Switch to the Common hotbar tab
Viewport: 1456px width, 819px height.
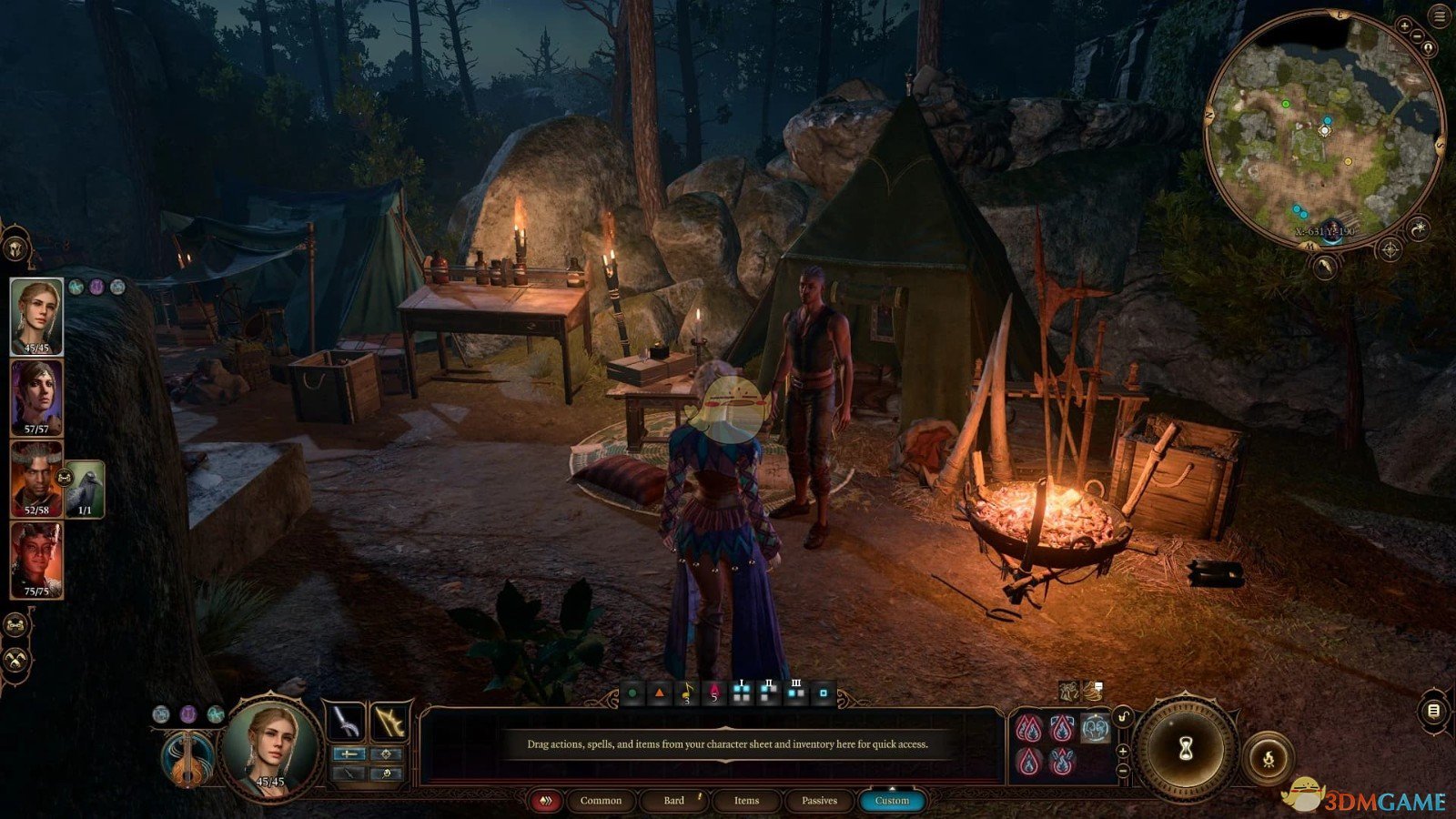click(601, 801)
